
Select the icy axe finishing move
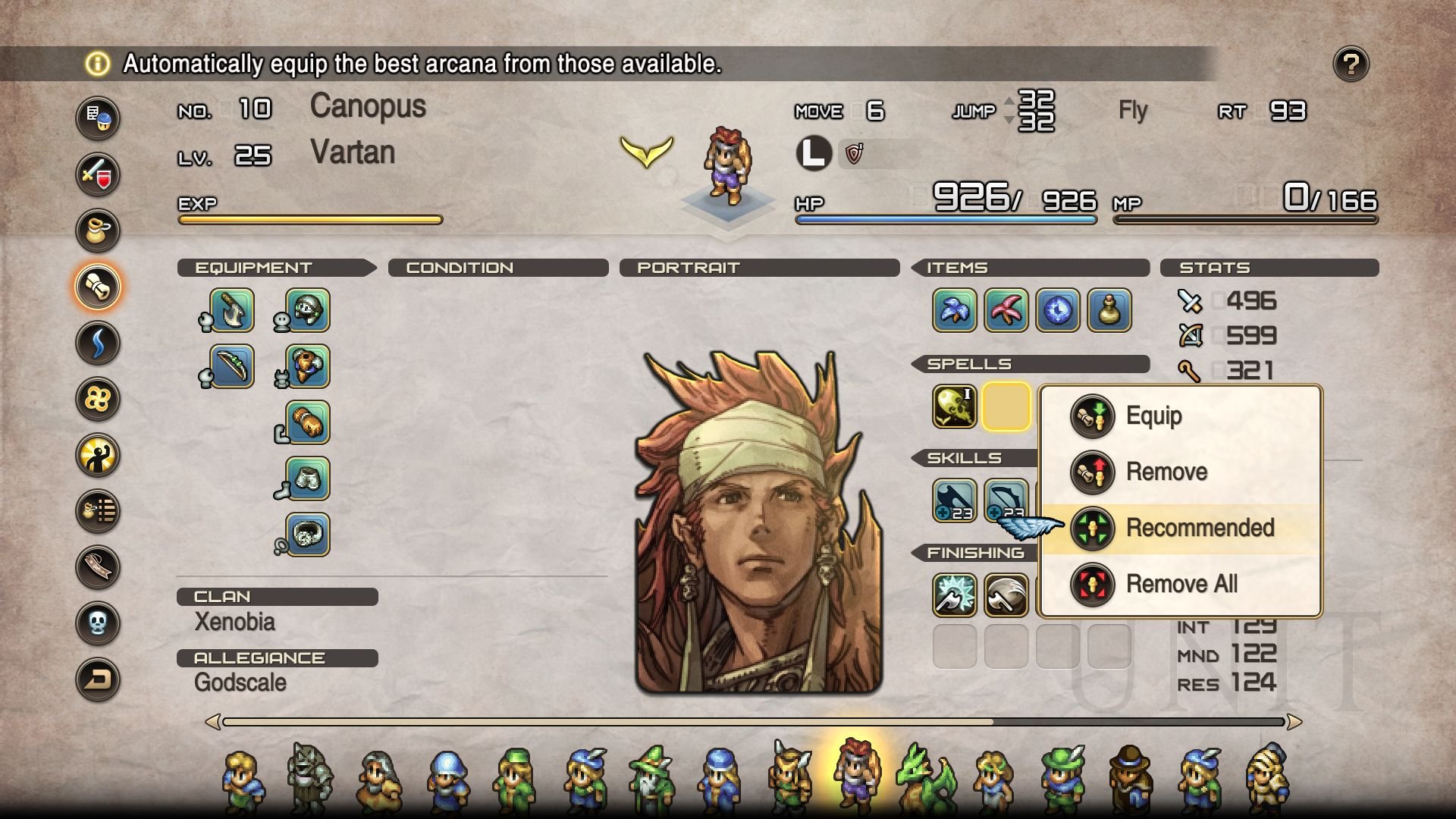[954, 597]
